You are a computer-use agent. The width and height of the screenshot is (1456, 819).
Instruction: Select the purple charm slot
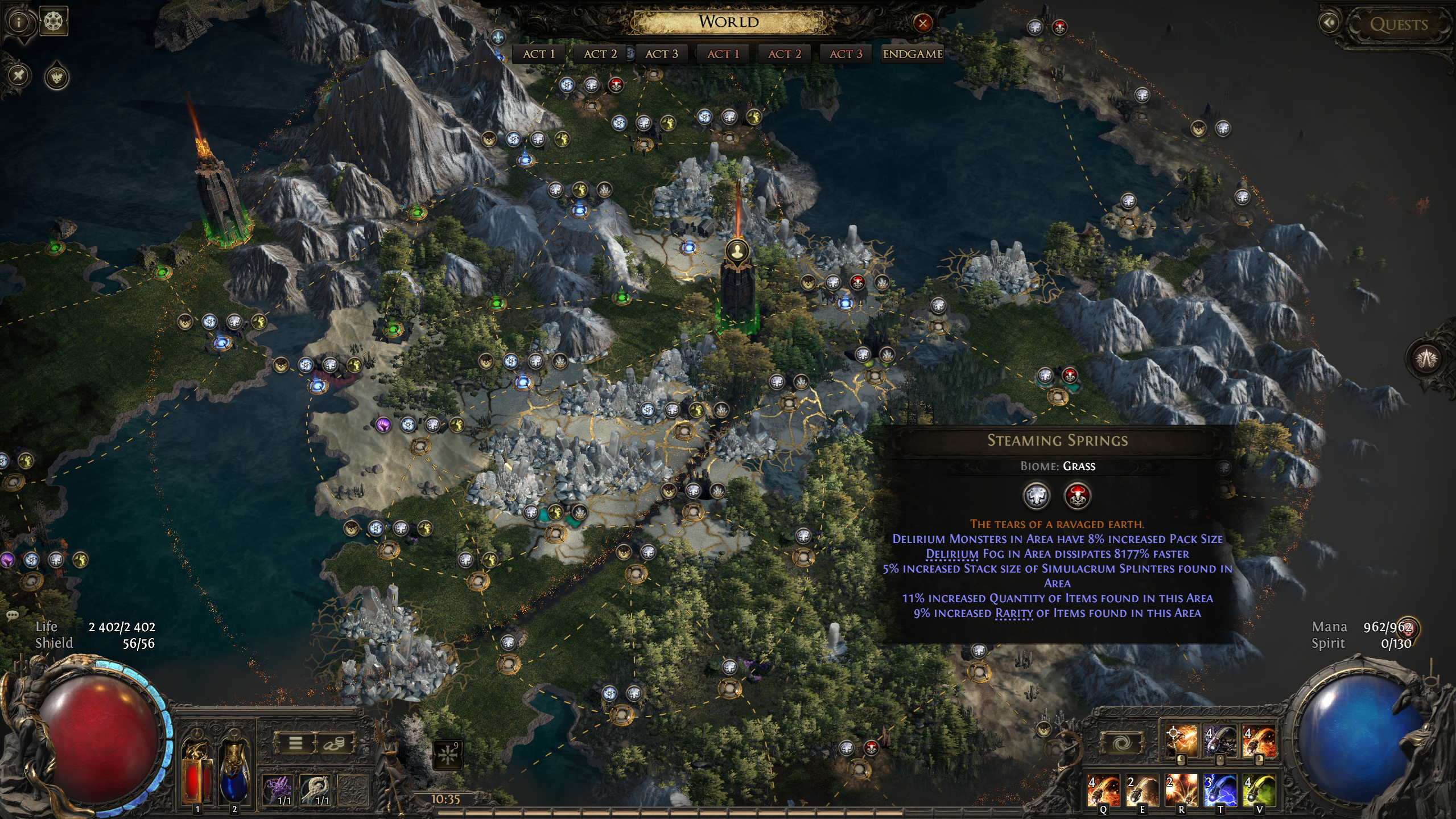tap(279, 789)
